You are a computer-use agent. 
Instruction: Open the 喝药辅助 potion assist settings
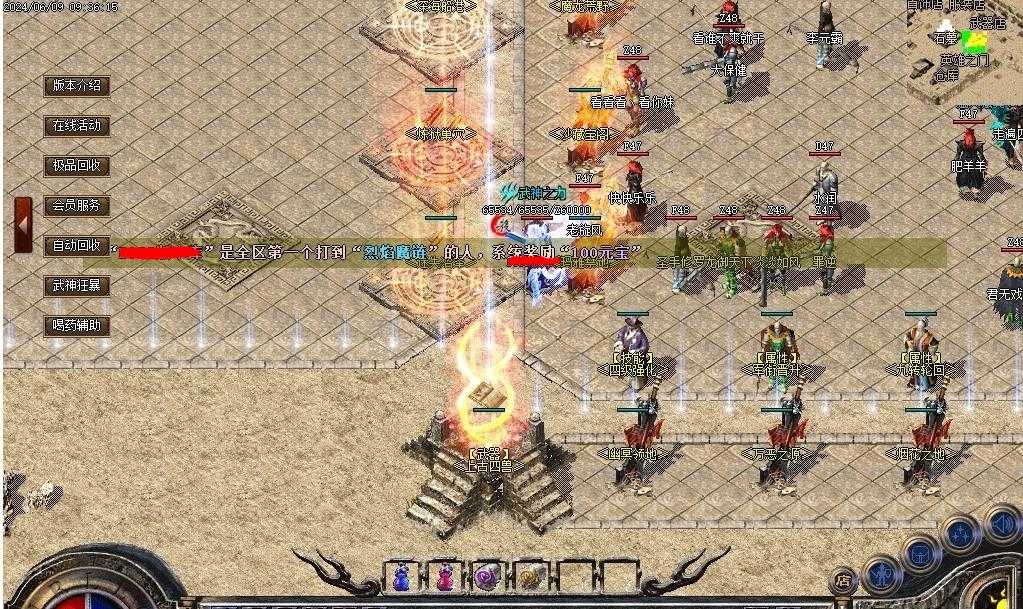[x=77, y=326]
